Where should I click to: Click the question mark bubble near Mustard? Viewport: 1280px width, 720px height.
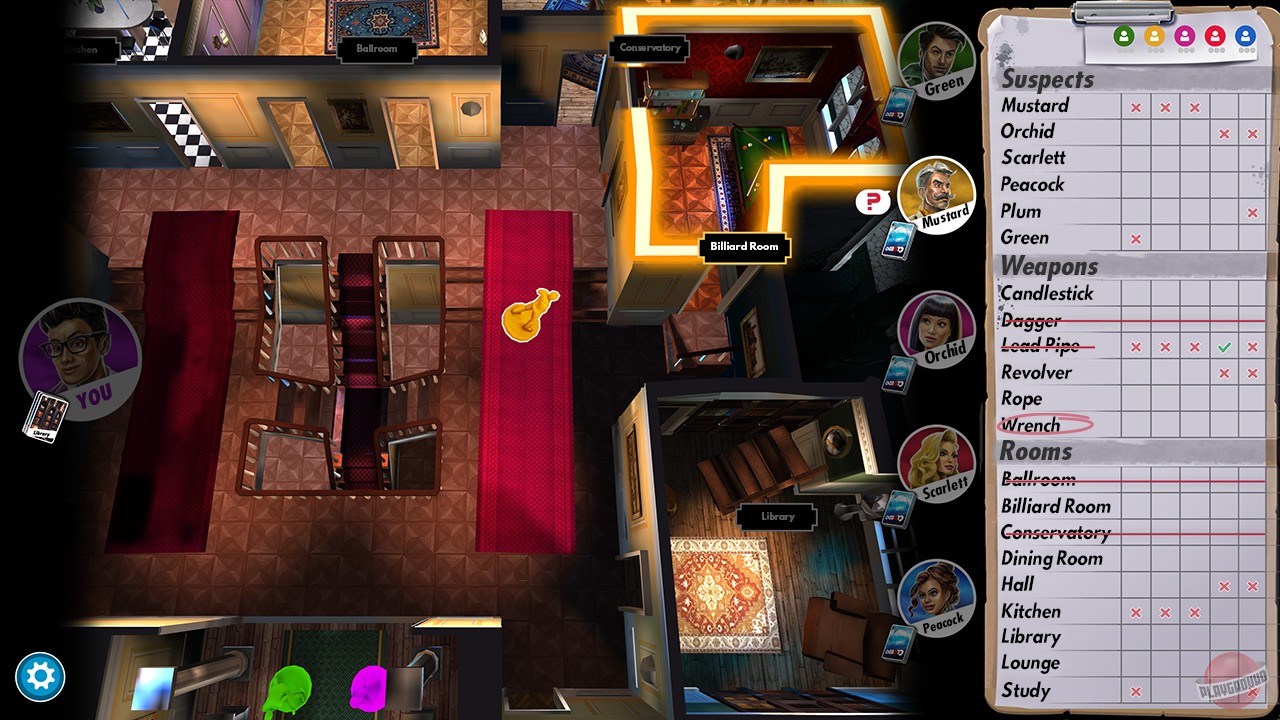871,201
